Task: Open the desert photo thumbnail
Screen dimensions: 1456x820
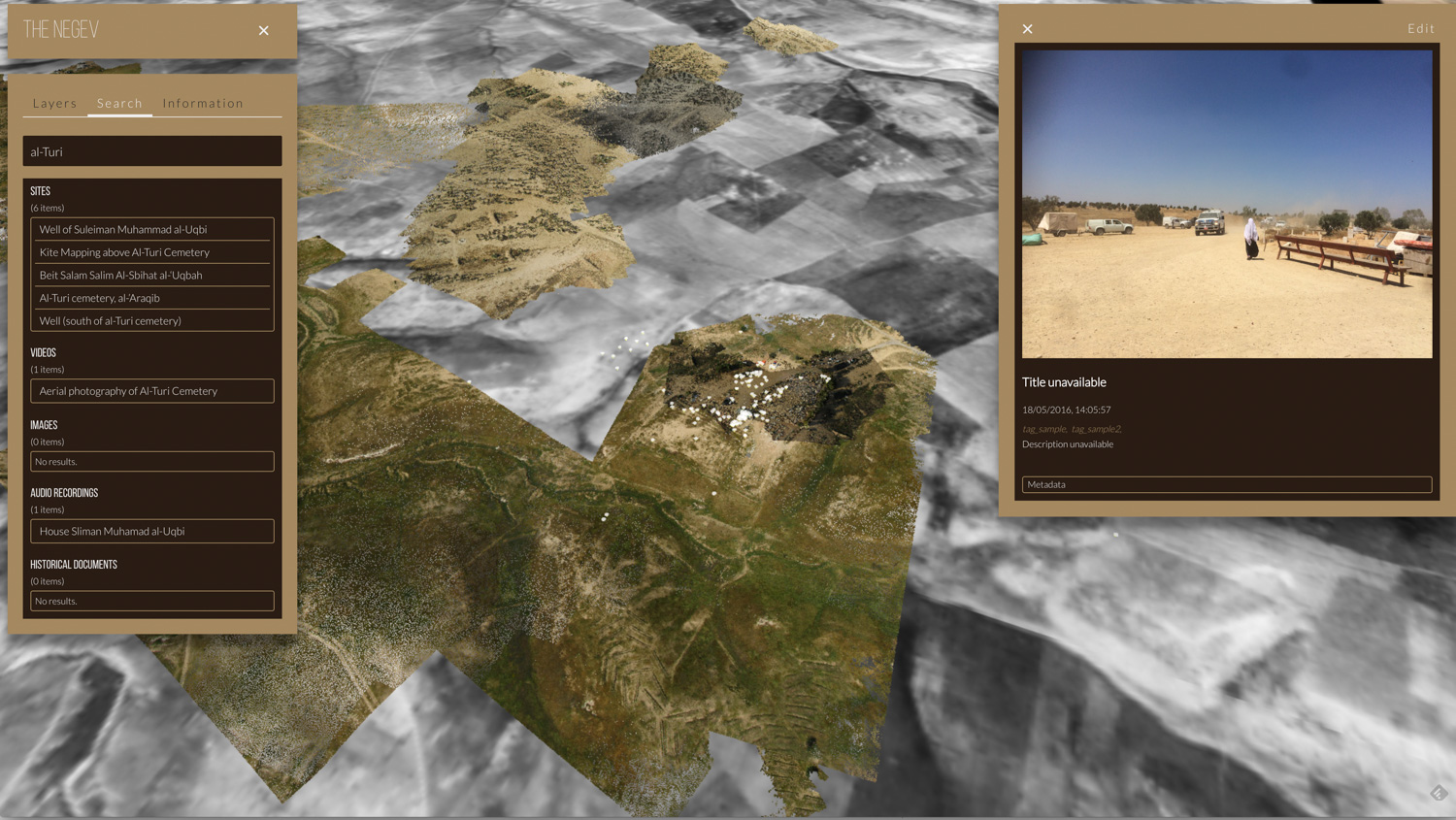Action: 1226,204
